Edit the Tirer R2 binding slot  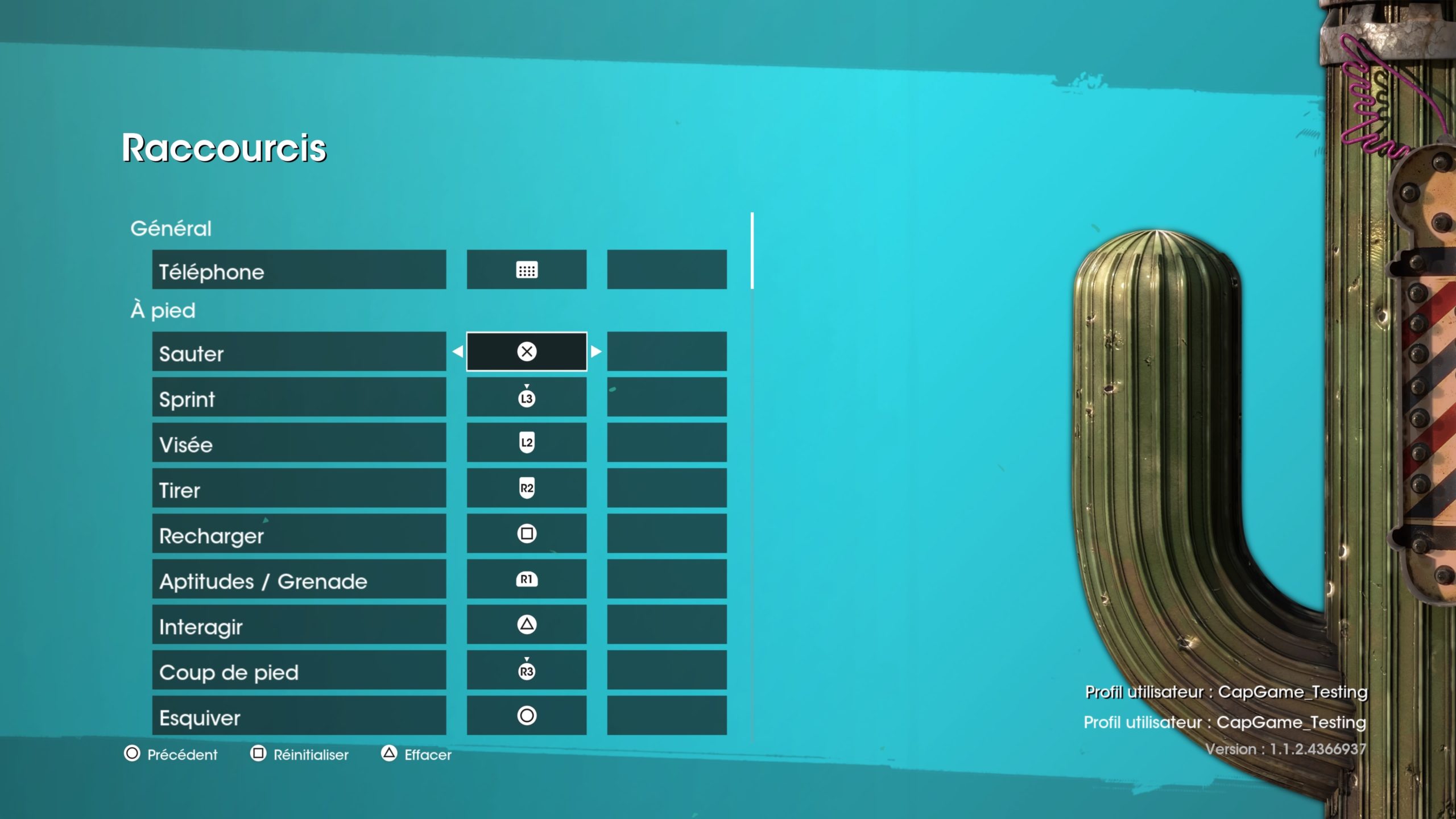pyautogui.click(x=527, y=488)
